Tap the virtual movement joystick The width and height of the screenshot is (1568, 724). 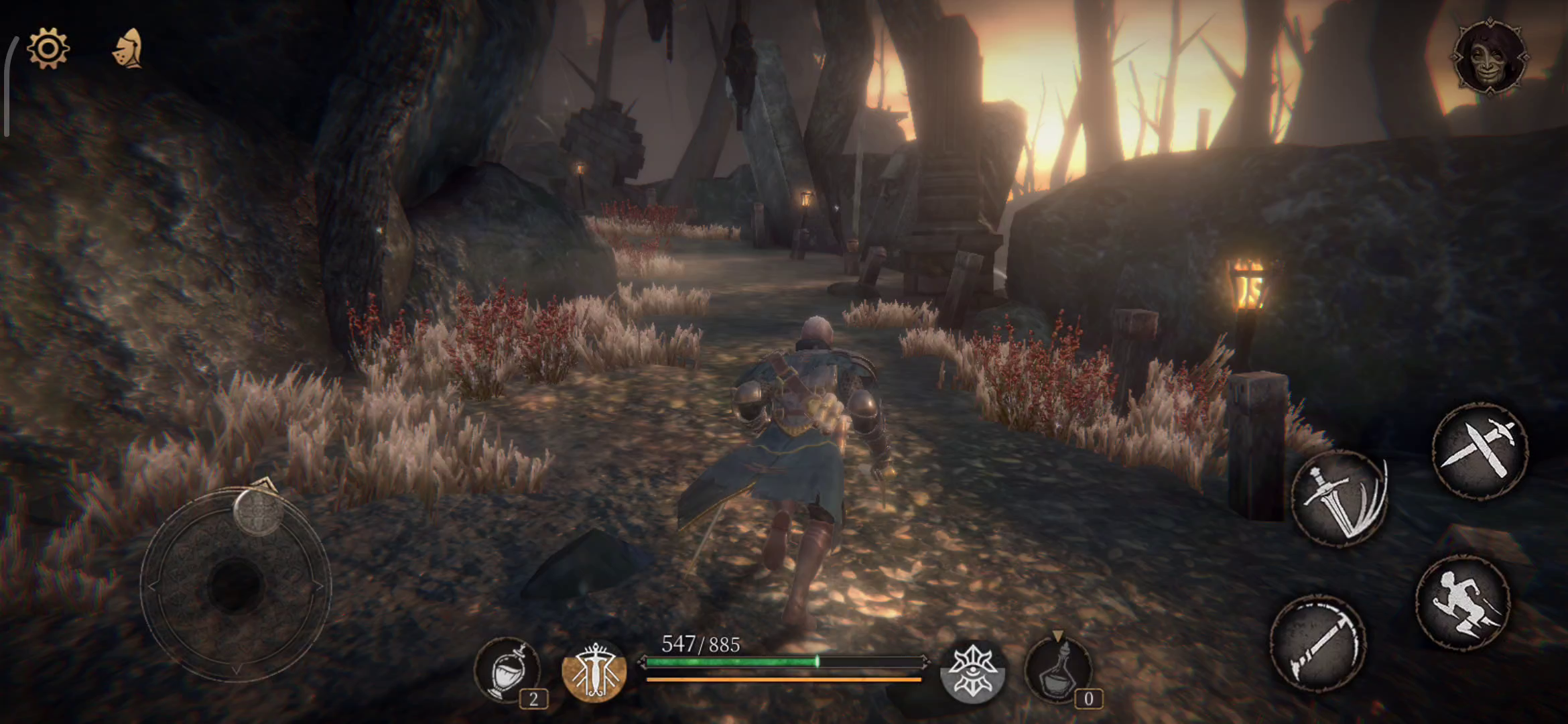coord(235,585)
